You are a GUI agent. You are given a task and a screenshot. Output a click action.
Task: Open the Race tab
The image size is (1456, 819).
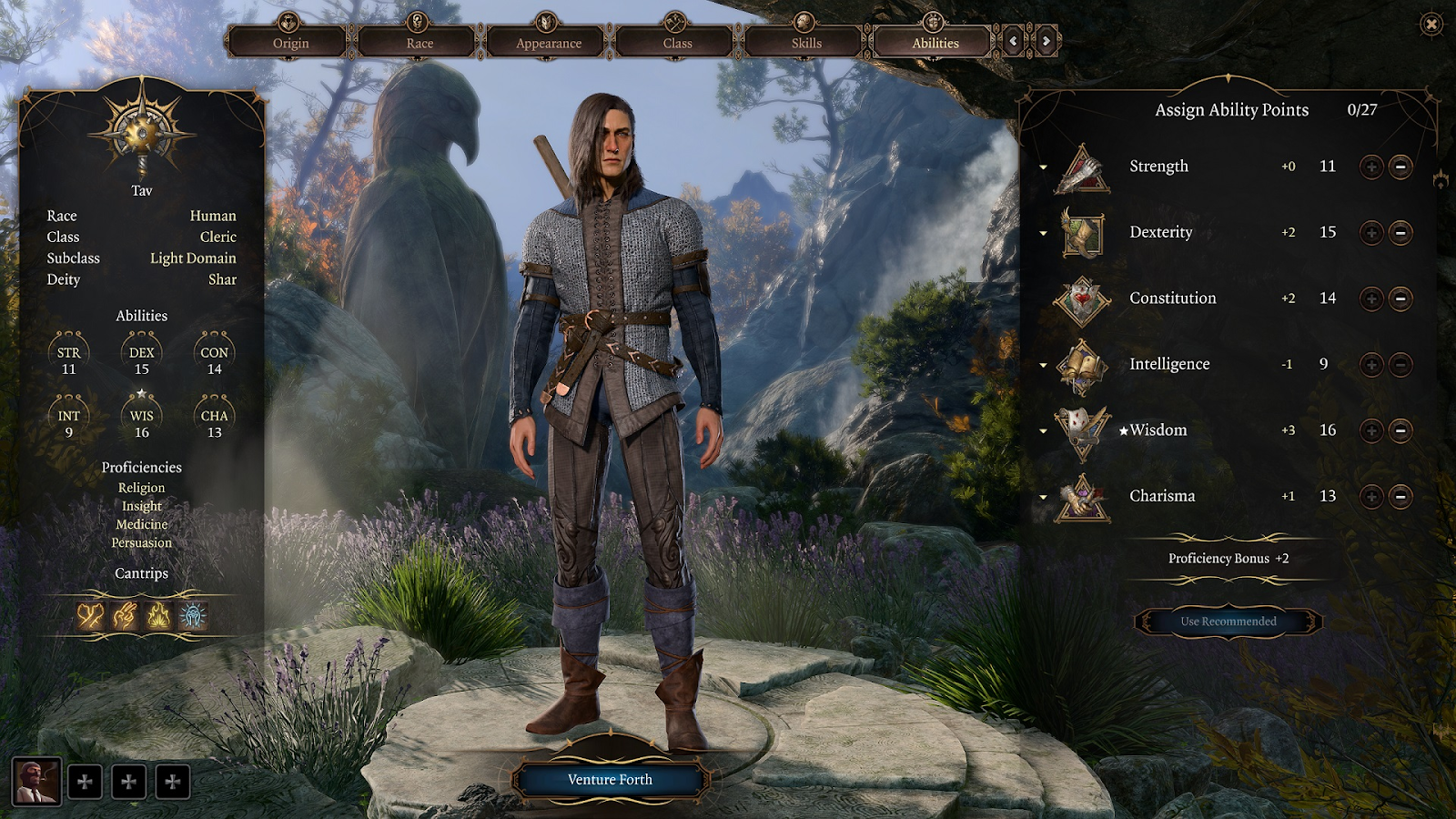pyautogui.click(x=420, y=43)
